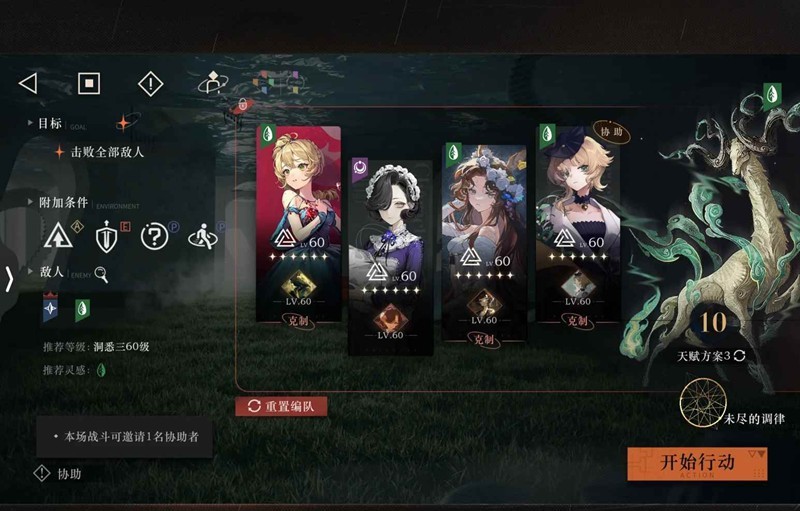The height and width of the screenshot is (511, 800).
Task: Inspect enemies with the magnifying glass
Action: point(101,273)
